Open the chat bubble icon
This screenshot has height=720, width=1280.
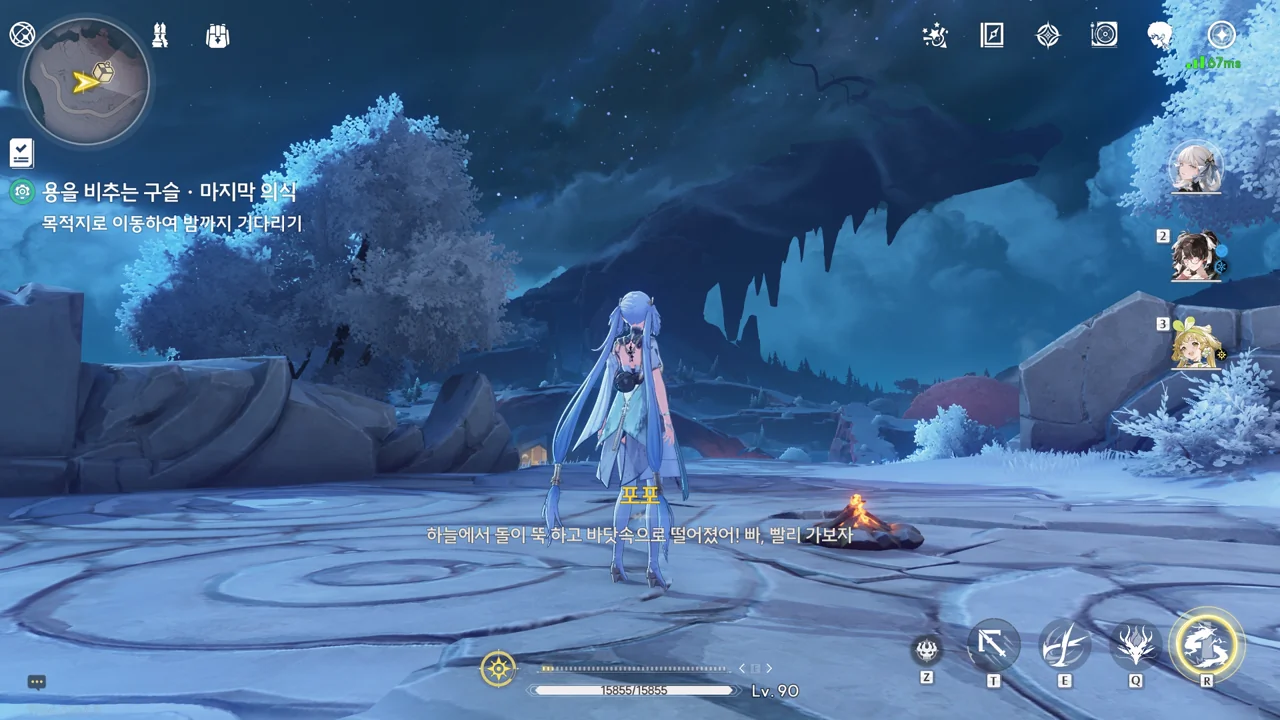(37, 683)
